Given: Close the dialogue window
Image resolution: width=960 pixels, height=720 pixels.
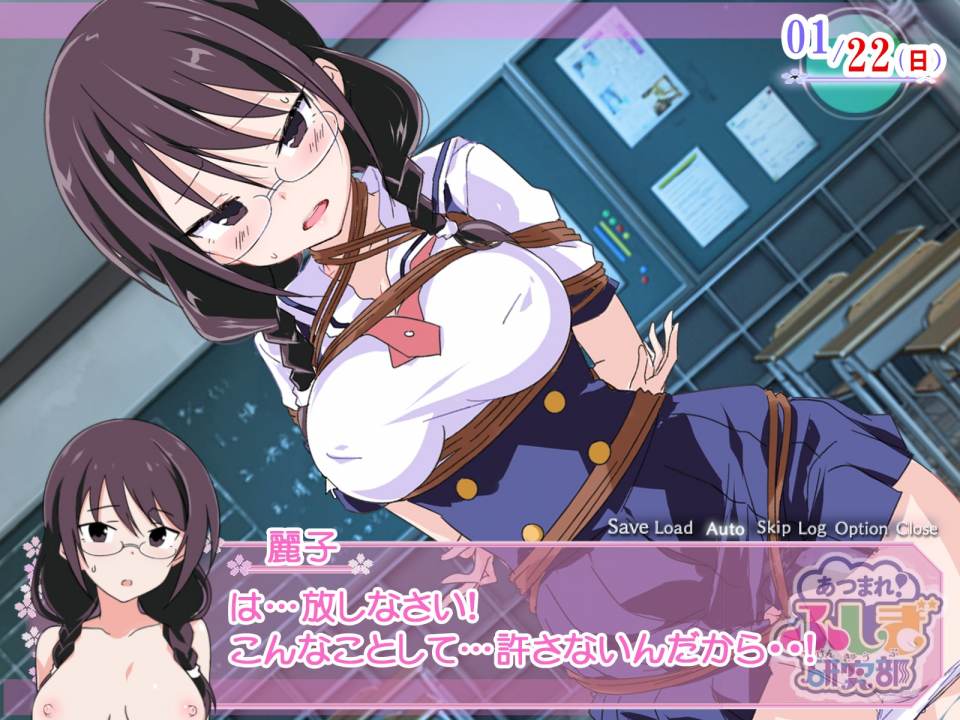Looking at the screenshot, I should pyautogui.click(x=917, y=528).
